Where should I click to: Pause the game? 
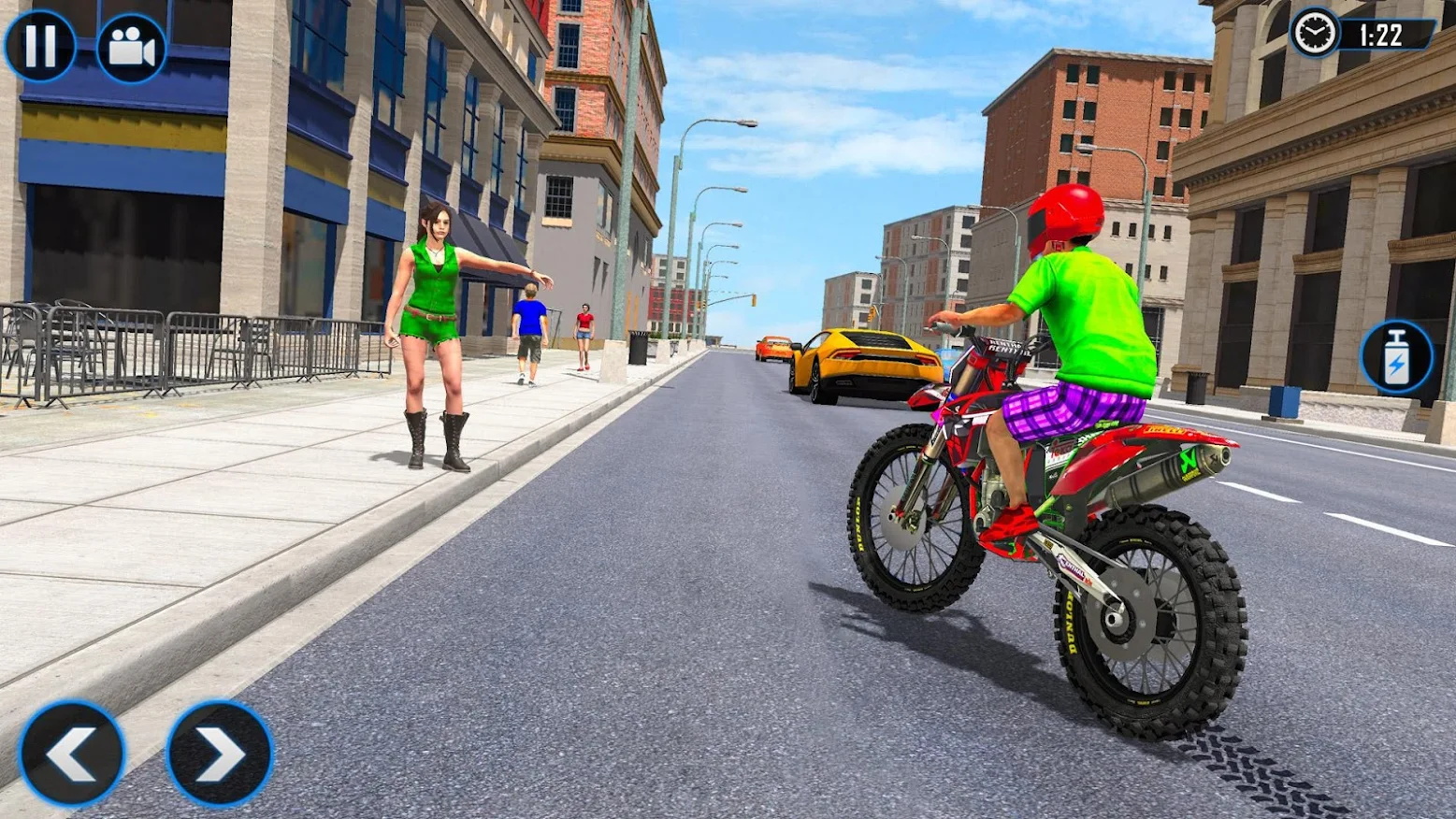pos(39,46)
